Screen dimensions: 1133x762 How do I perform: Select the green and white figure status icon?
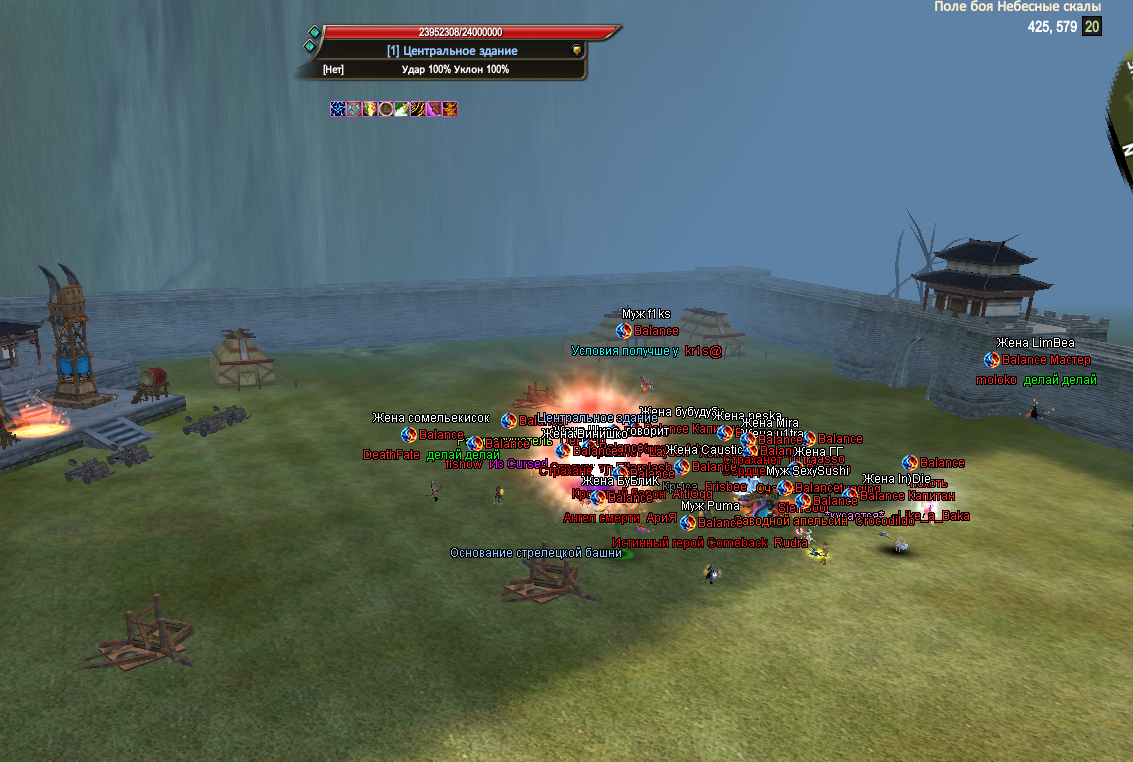point(401,109)
